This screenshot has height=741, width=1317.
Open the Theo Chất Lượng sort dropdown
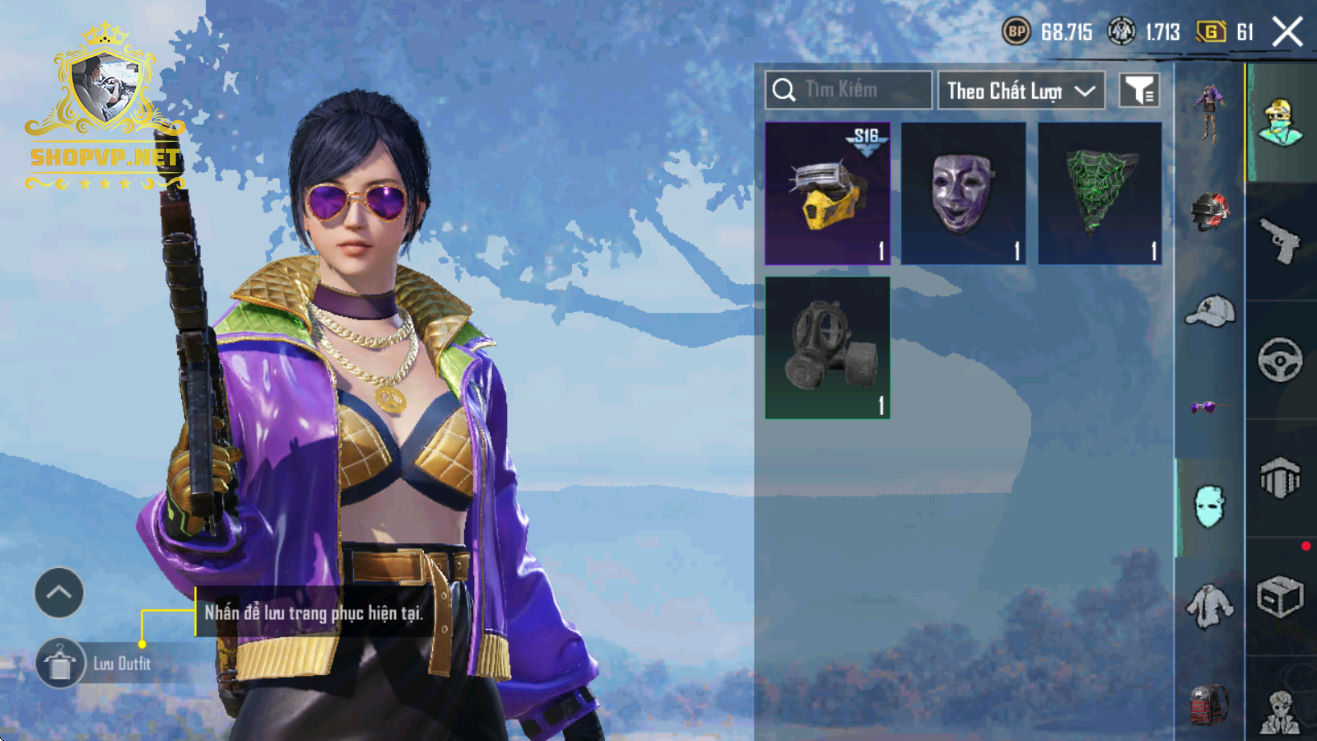(x=1020, y=91)
